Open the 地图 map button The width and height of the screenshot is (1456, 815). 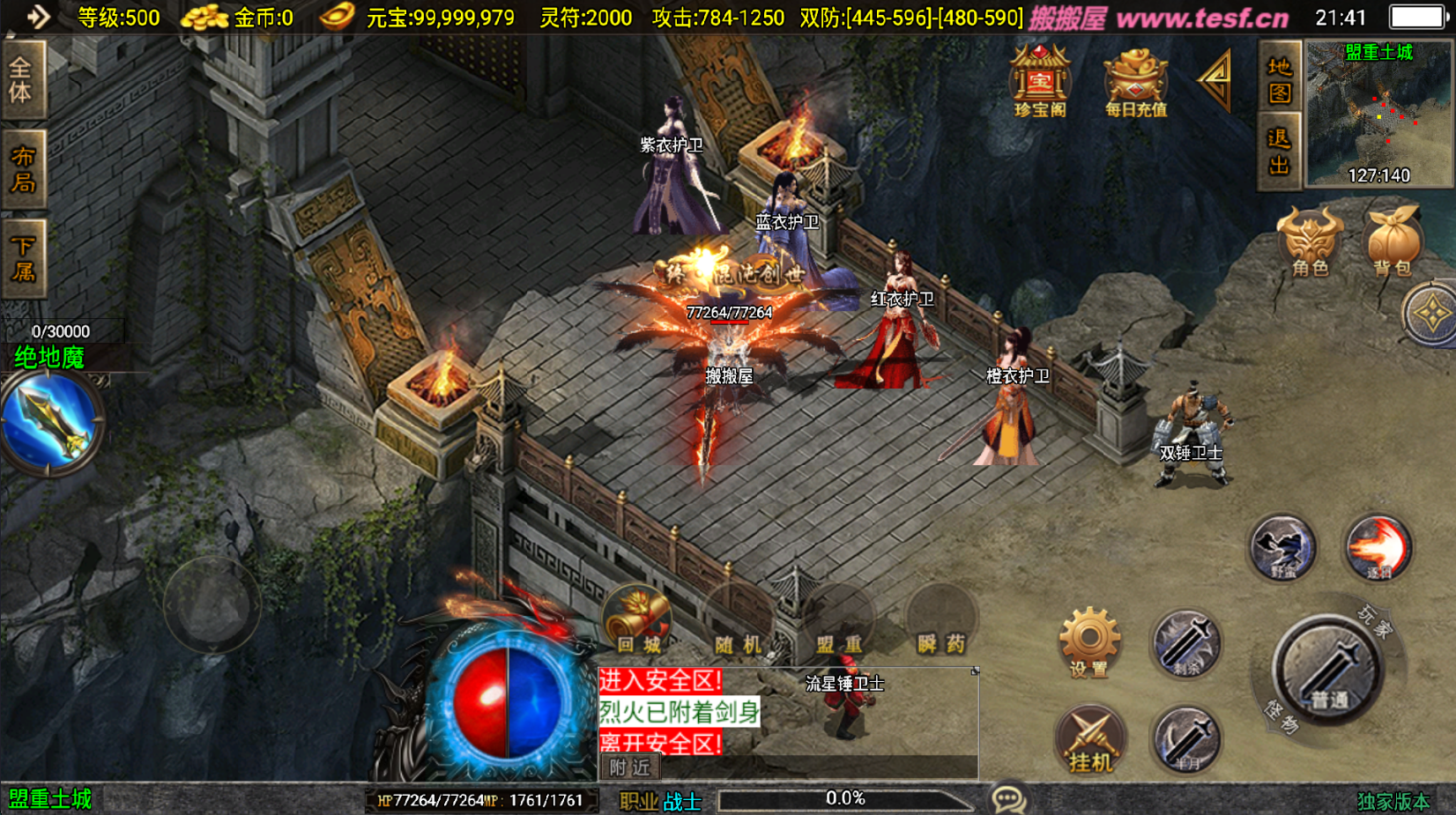pos(1279,79)
